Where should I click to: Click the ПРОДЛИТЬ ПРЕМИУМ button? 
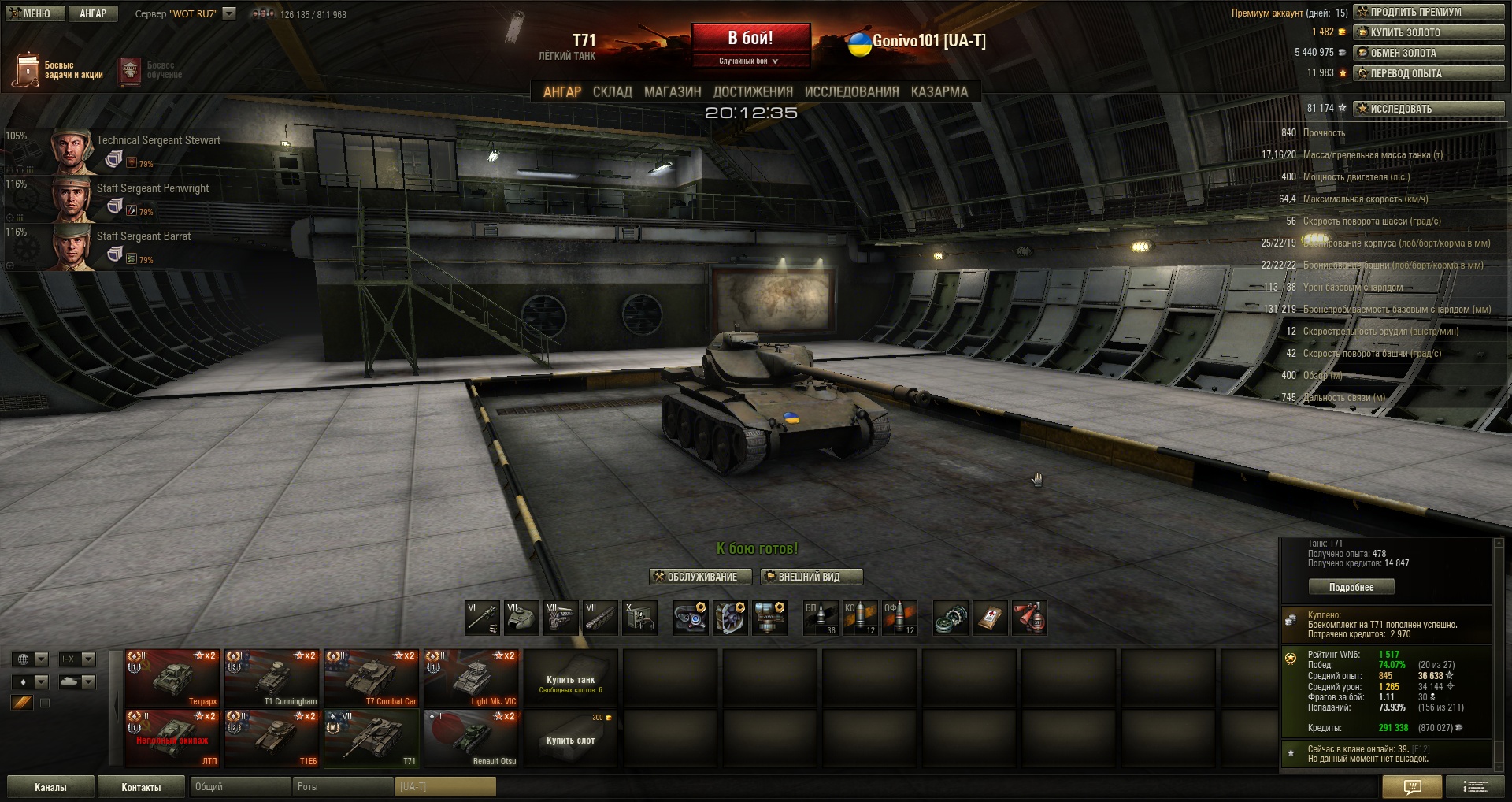pos(1429,12)
